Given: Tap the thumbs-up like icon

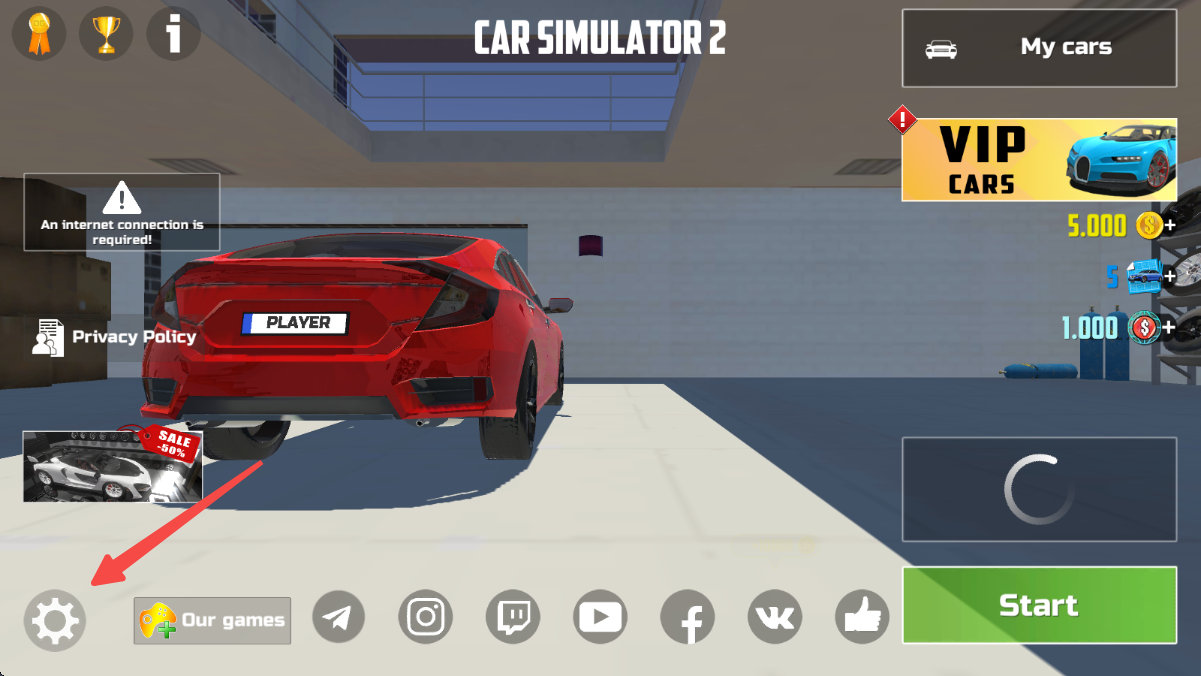Looking at the screenshot, I should [863, 617].
